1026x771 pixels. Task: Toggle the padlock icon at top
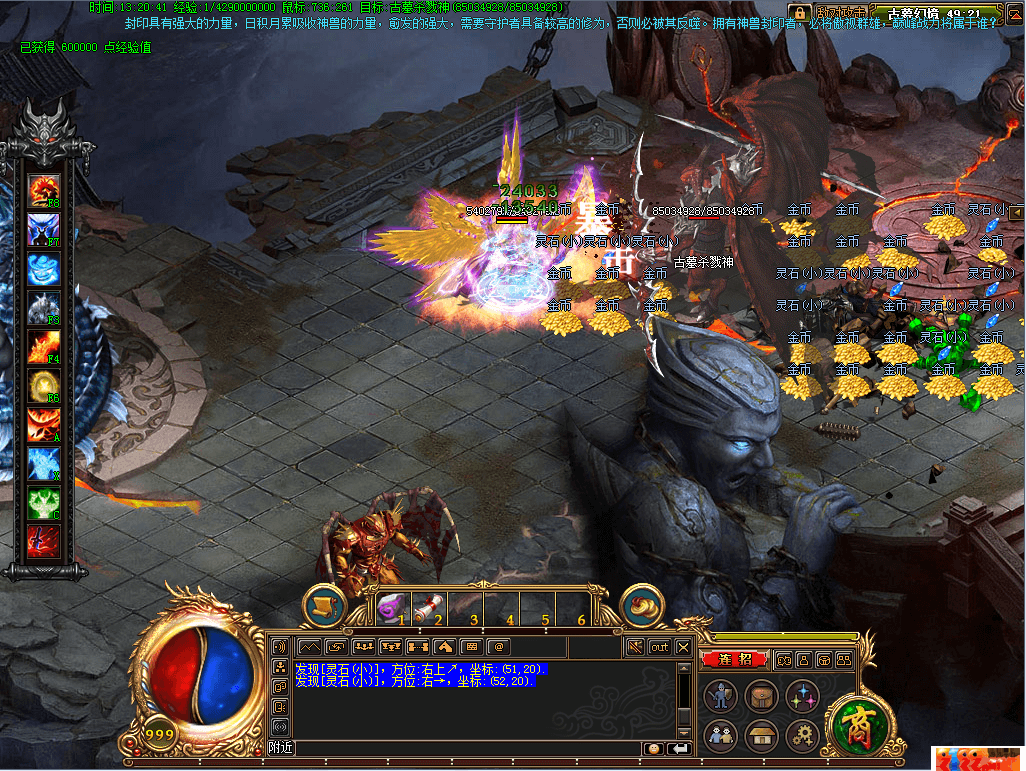coord(797,12)
